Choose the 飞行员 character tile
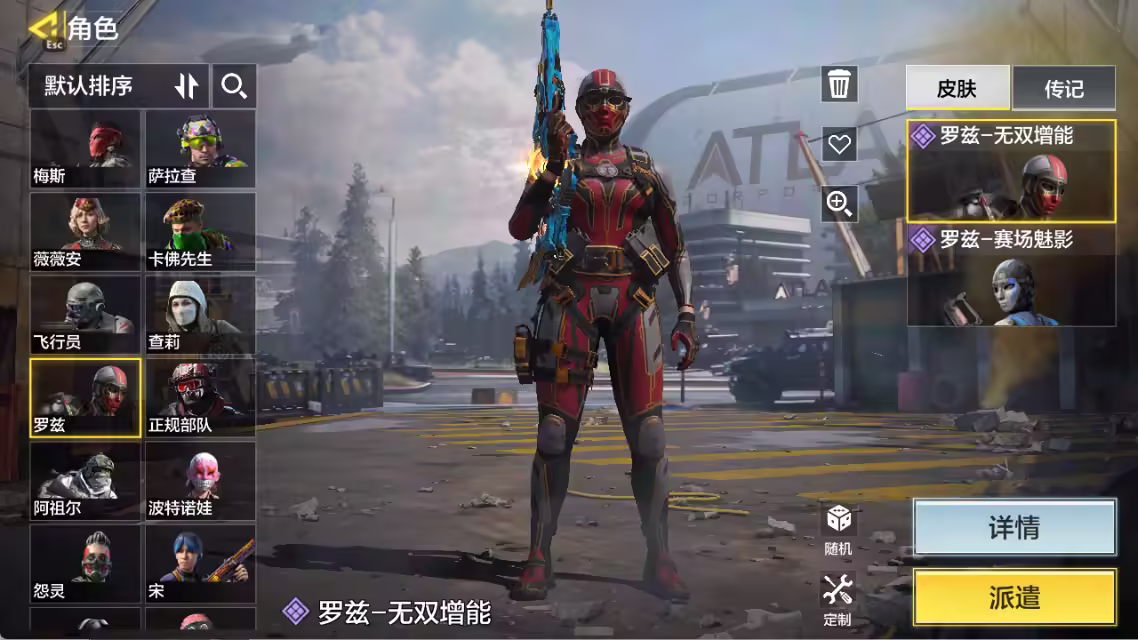Viewport: 1138px width, 640px height. point(86,316)
